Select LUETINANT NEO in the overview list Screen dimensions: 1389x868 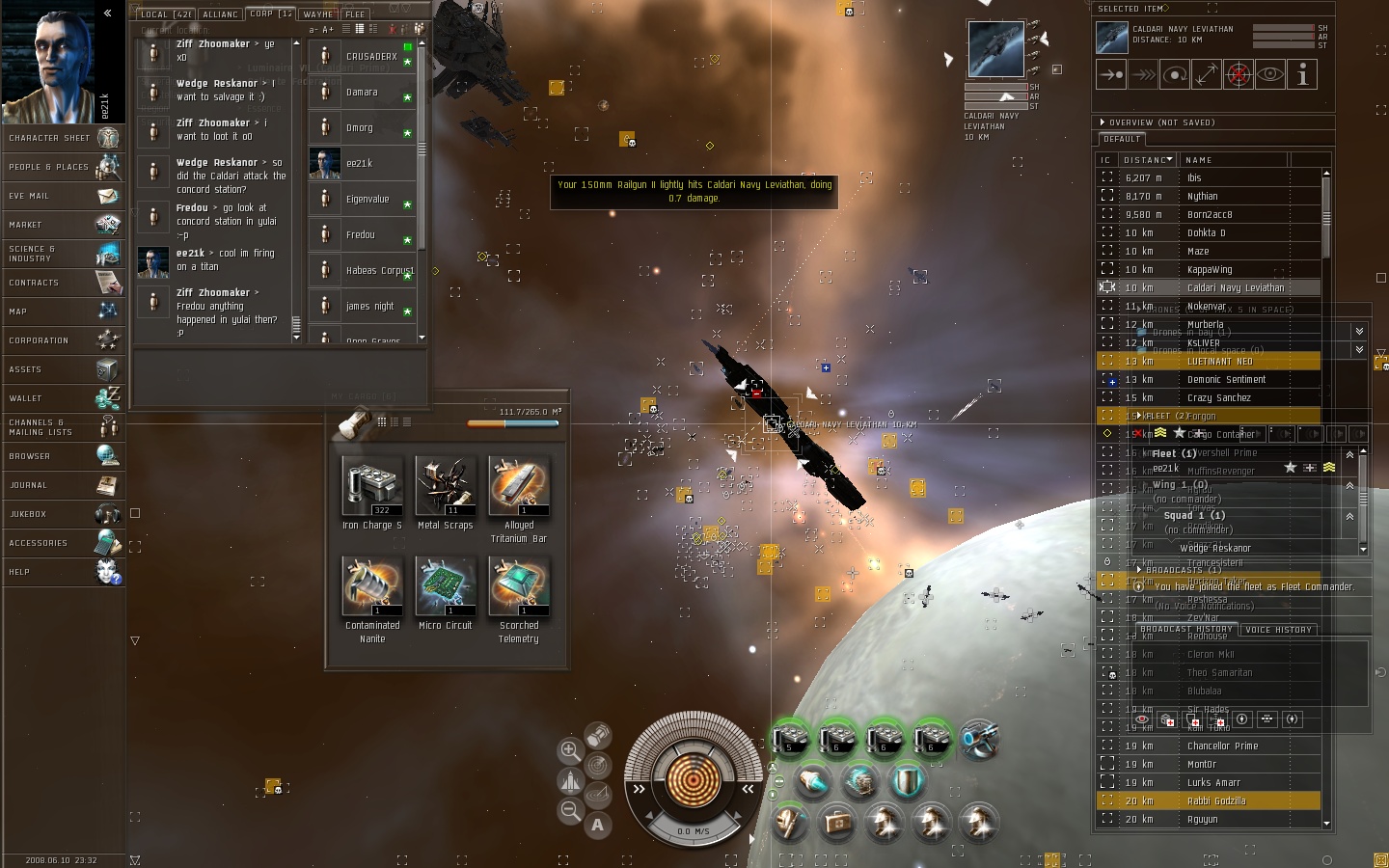coord(1219,362)
